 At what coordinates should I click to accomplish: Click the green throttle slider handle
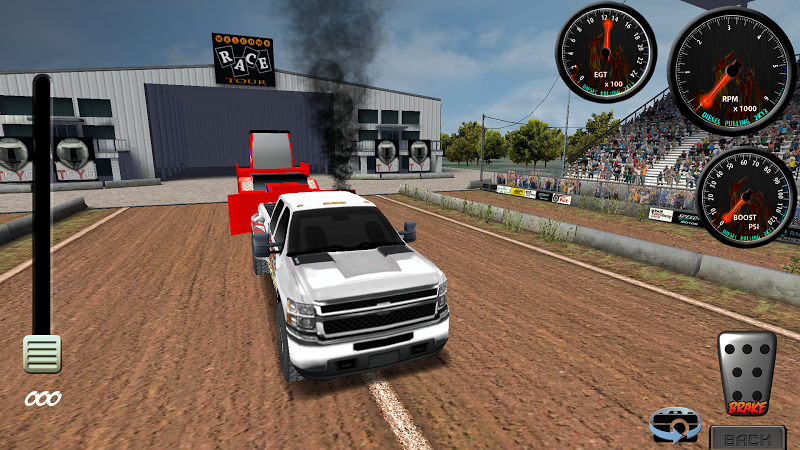point(43,354)
